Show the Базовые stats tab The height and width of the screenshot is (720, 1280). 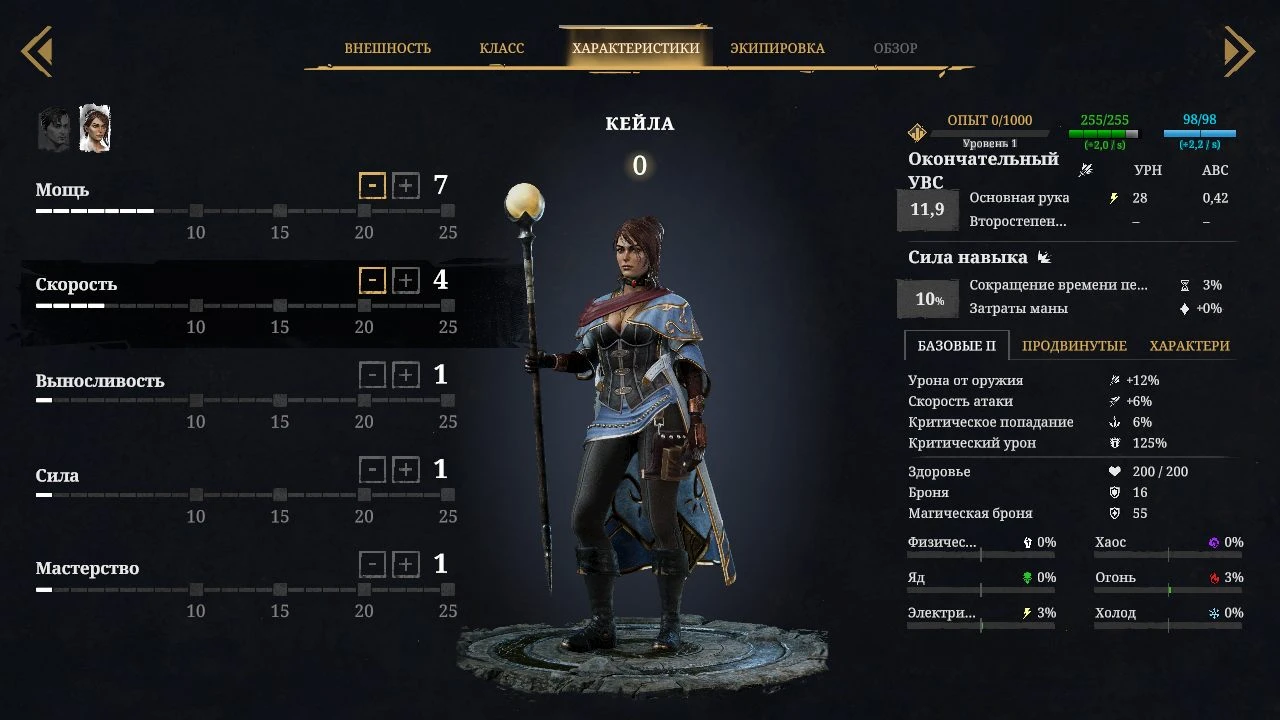(956, 346)
